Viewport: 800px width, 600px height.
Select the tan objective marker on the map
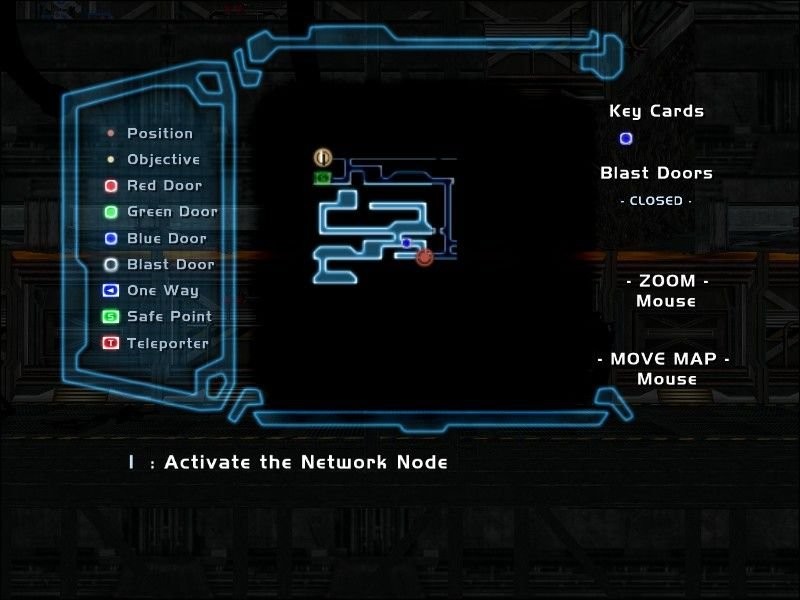[322, 157]
